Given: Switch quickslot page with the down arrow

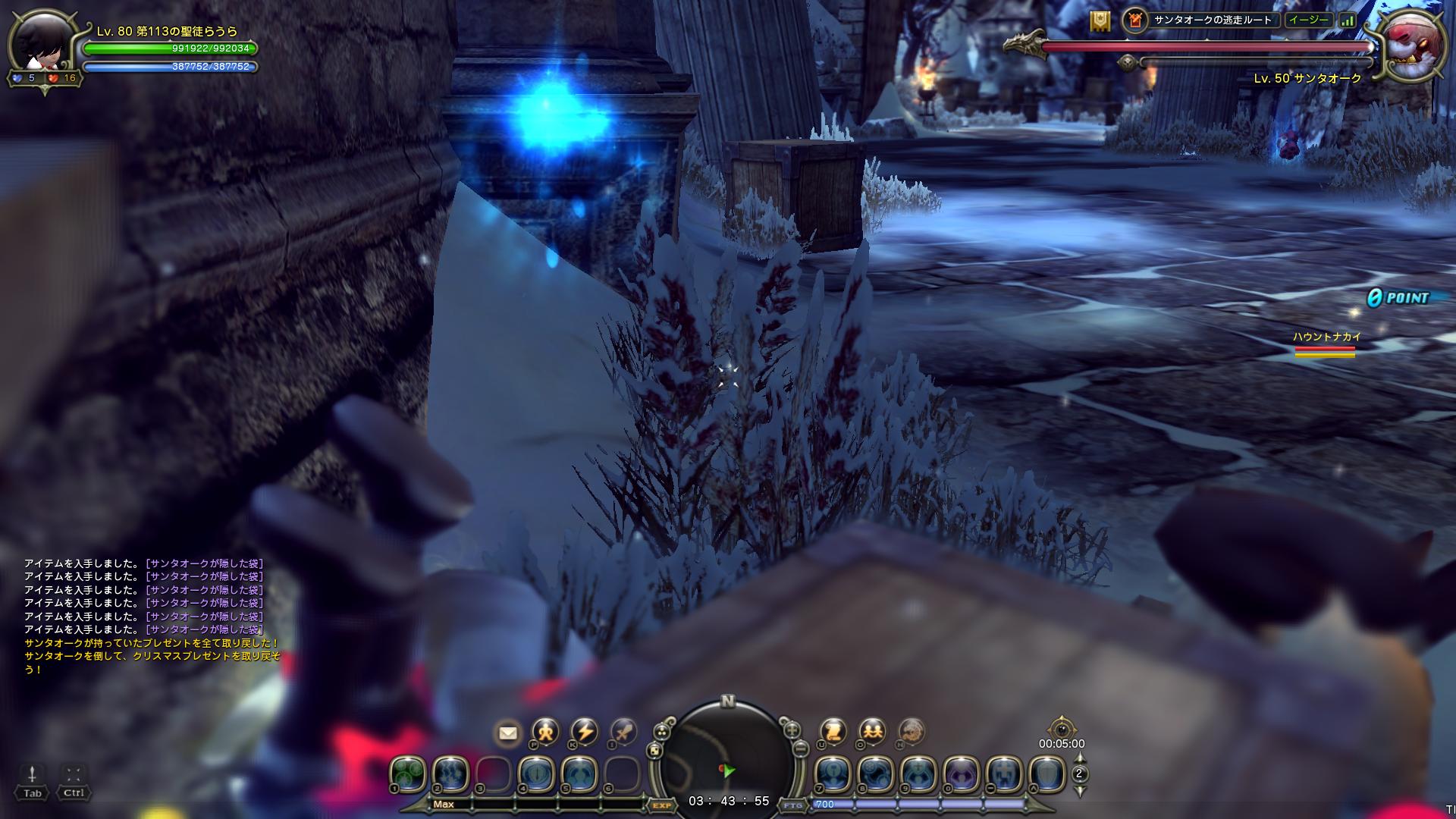Looking at the screenshot, I should tap(1080, 791).
